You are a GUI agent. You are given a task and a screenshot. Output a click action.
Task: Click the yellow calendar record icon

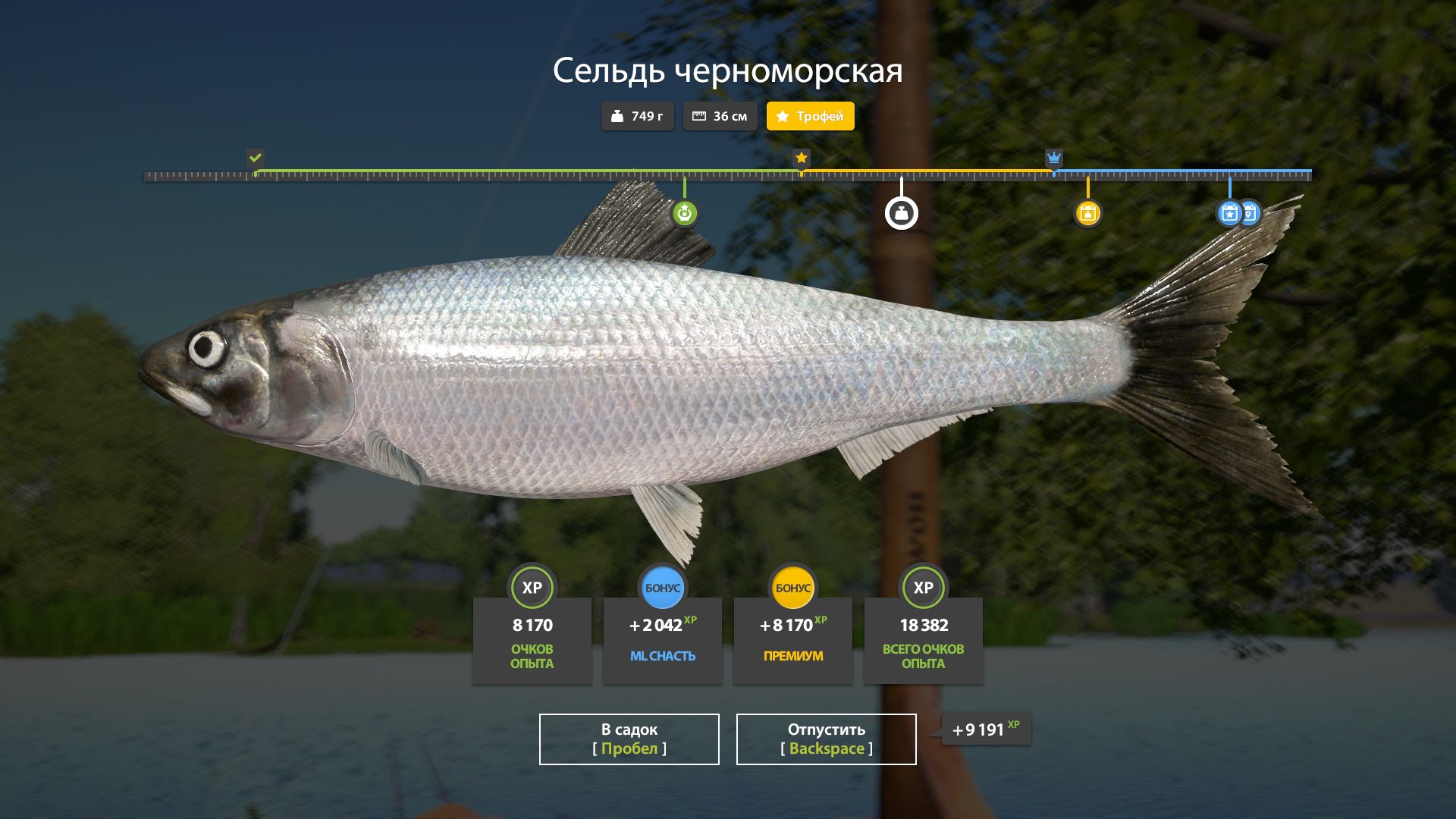[1089, 213]
